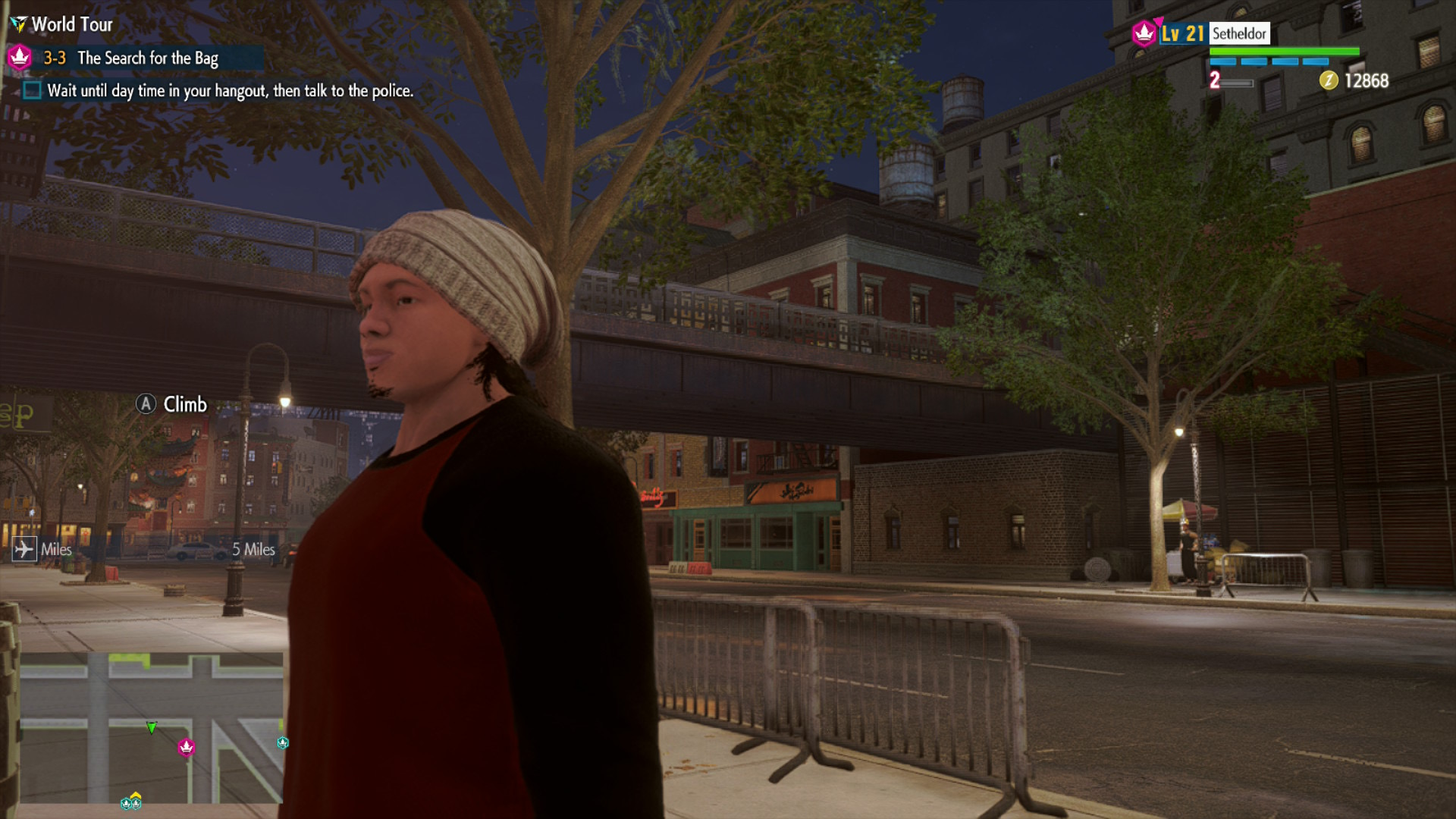
Task: Tick the police objective checkbox
Action: tap(32, 91)
